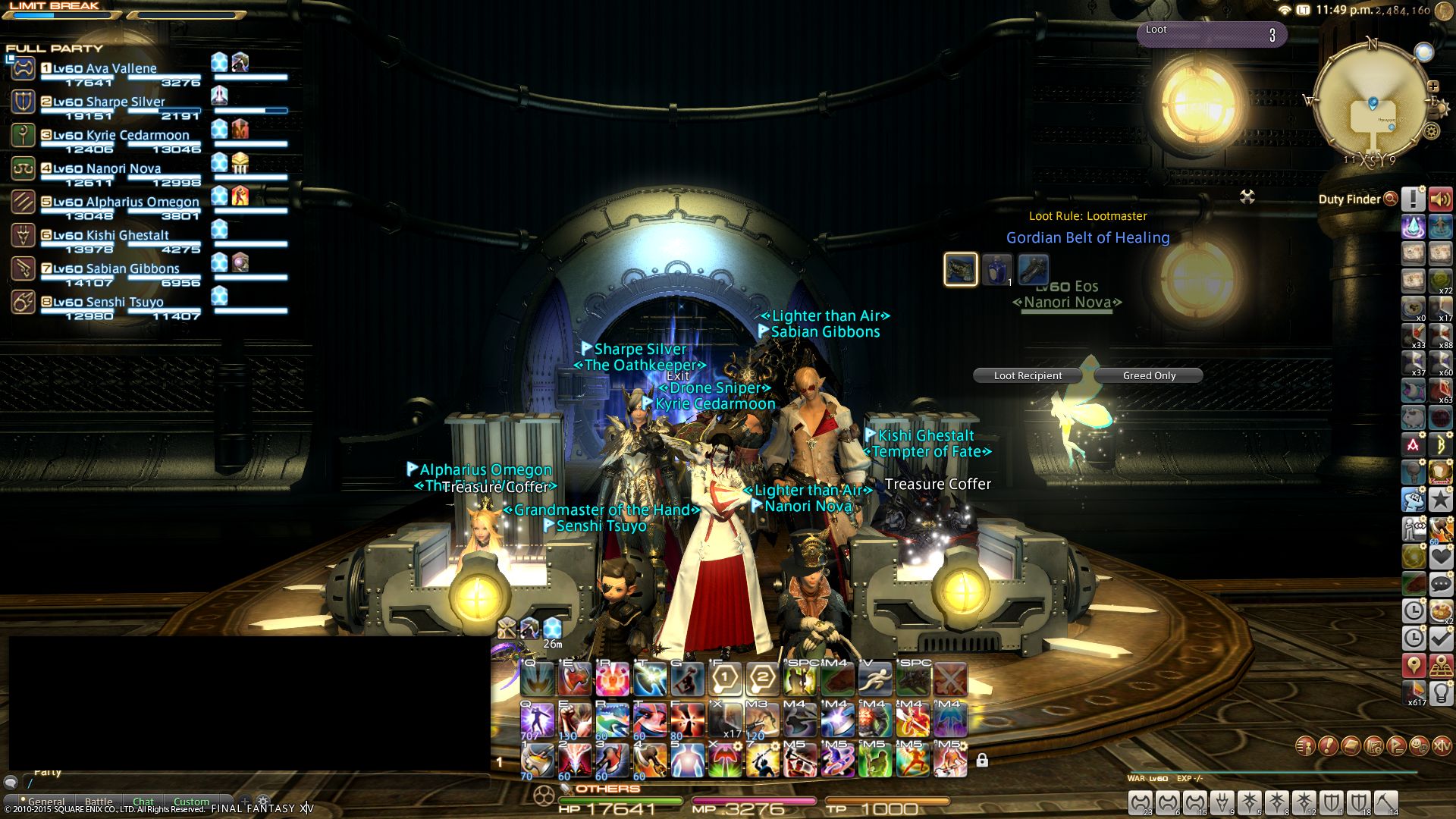
Task: Select the blue potion bottle loot item
Action: click(x=996, y=269)
